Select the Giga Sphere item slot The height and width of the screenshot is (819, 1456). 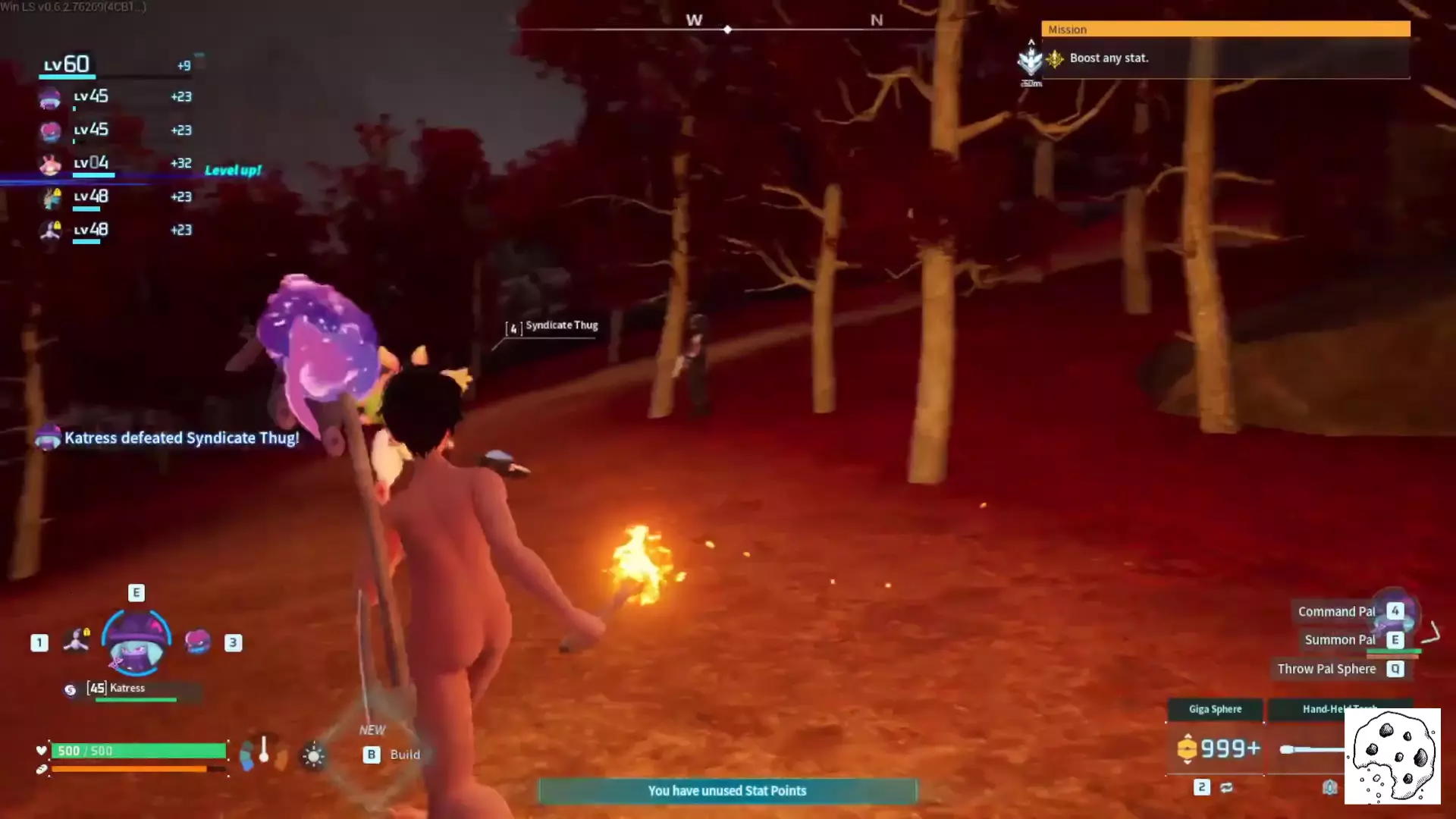1215,748
